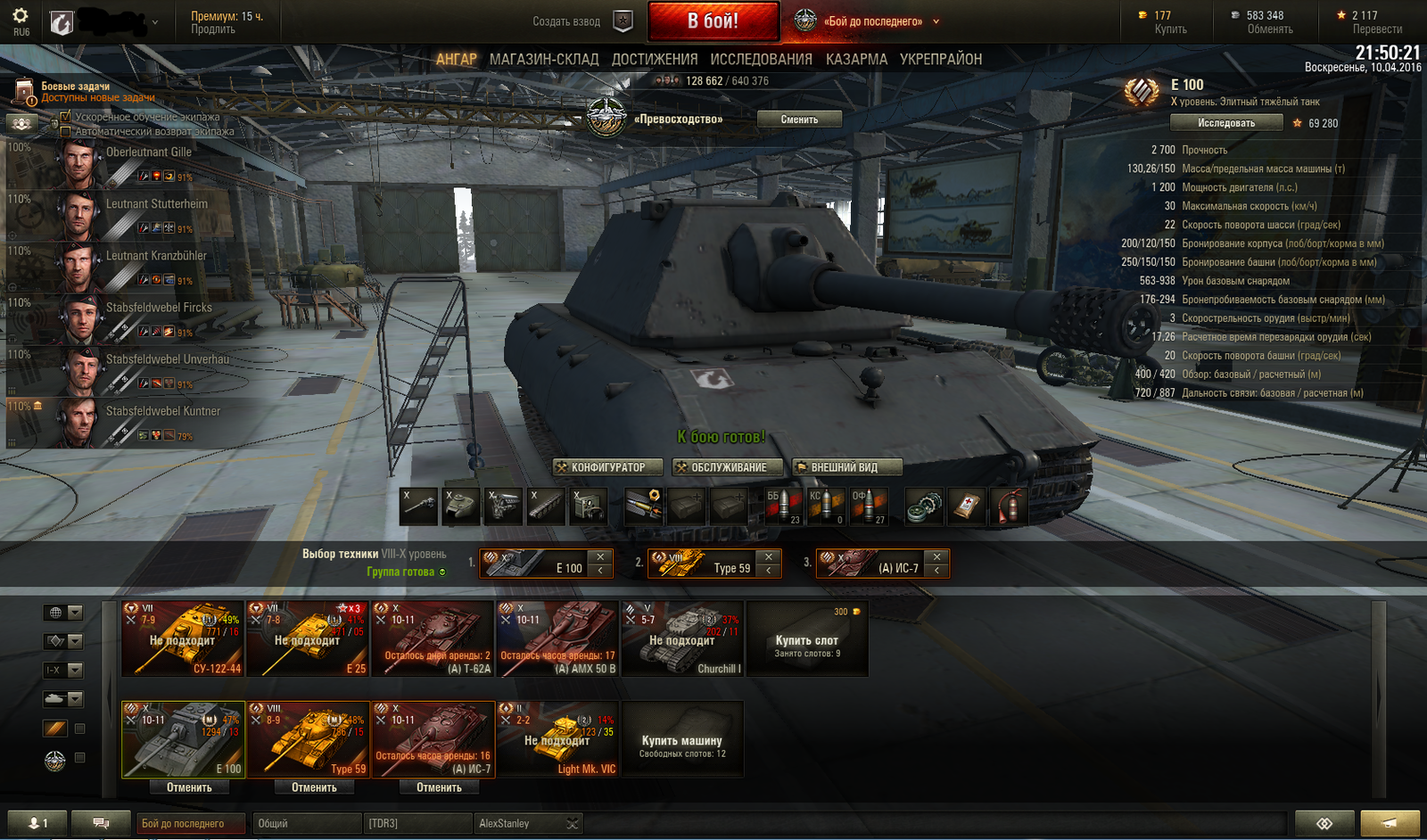This screenshot has height=840, width=1427.
Task: Select the УКРЕПРАЙОН tab
Action: click(x=941, y=60)
